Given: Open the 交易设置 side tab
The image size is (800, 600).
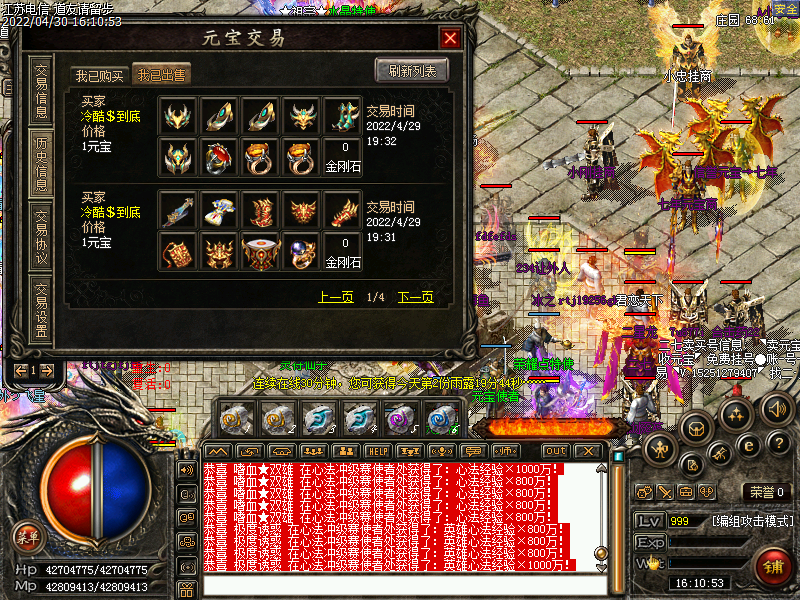Looking at the screenshot, I should click(41, 310).
